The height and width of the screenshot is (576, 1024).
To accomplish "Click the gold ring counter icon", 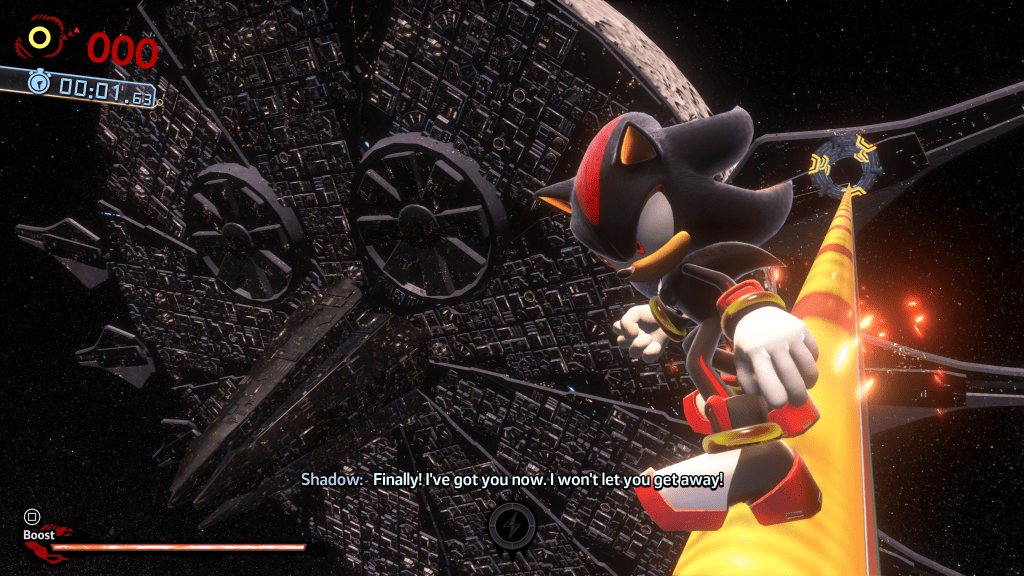I will click(x=41, y=39).
